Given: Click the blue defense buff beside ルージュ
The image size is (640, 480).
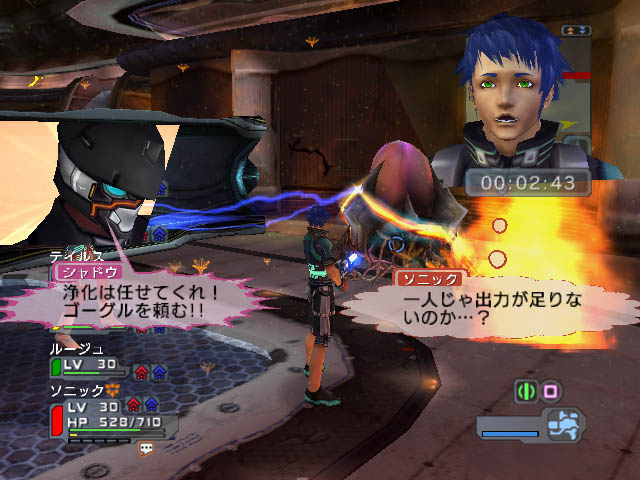Looking at the screenshot, I should click(x=159, y=371).
